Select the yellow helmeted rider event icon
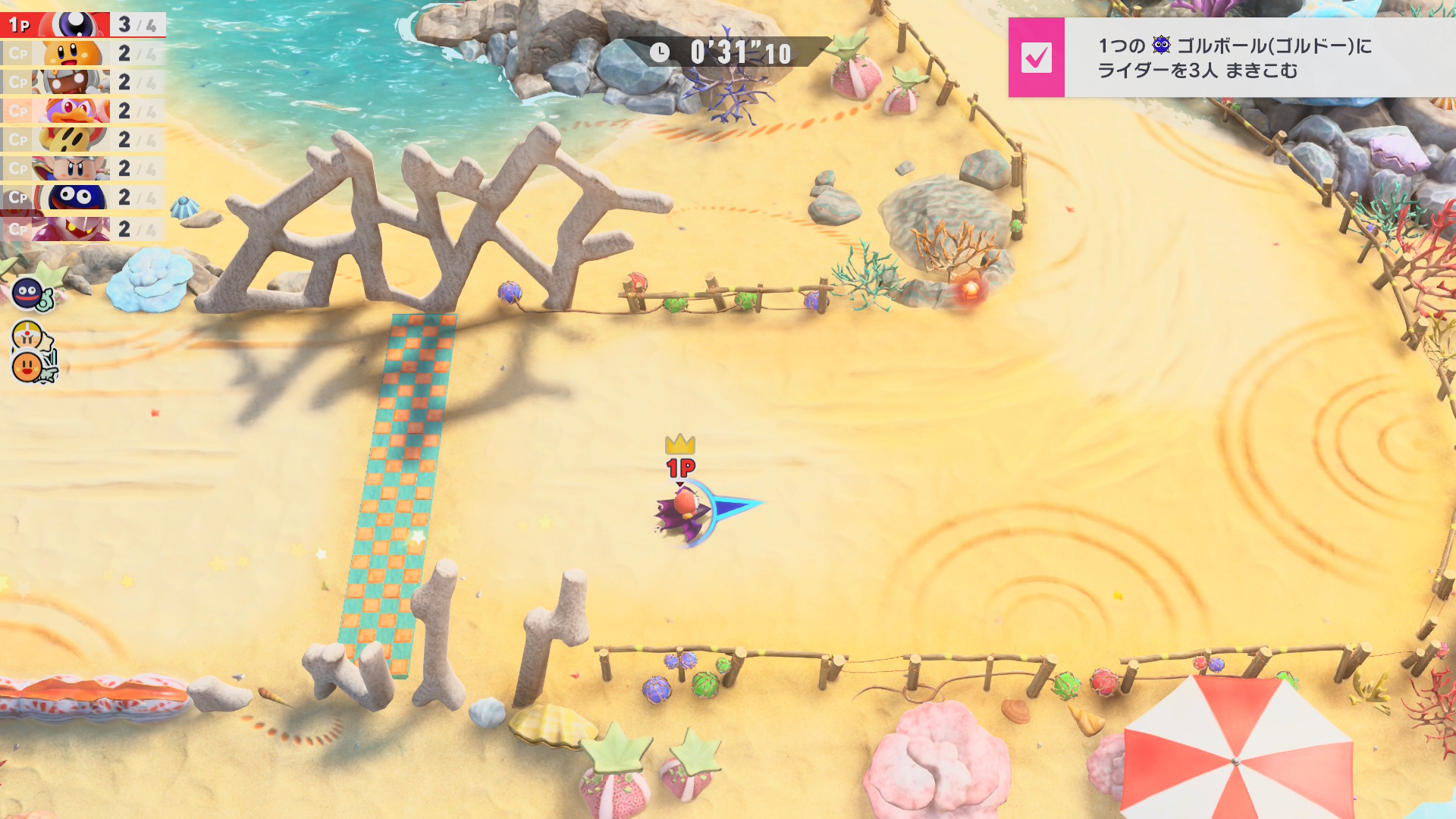This screenshot has height=819, width=1456. [x=29, y=334]
